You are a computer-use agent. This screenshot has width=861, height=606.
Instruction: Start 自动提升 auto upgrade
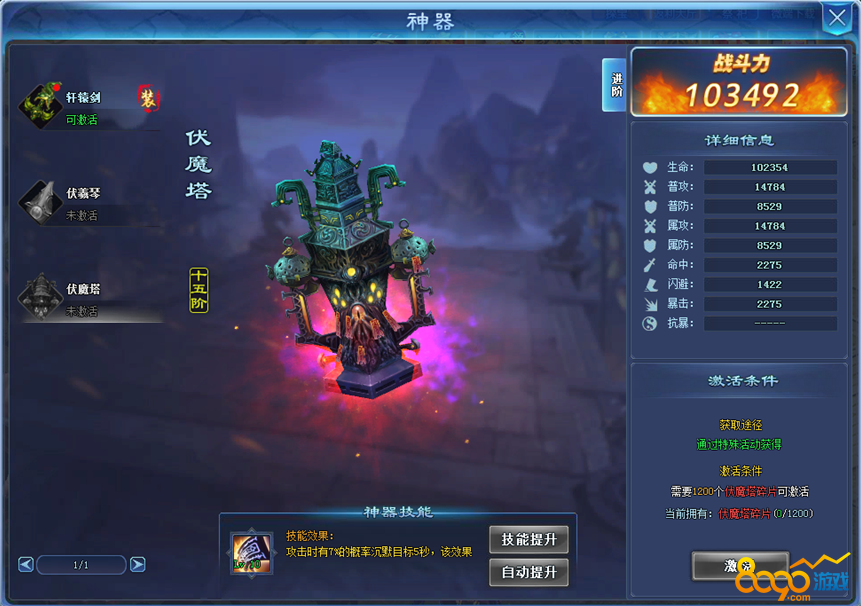529,572
